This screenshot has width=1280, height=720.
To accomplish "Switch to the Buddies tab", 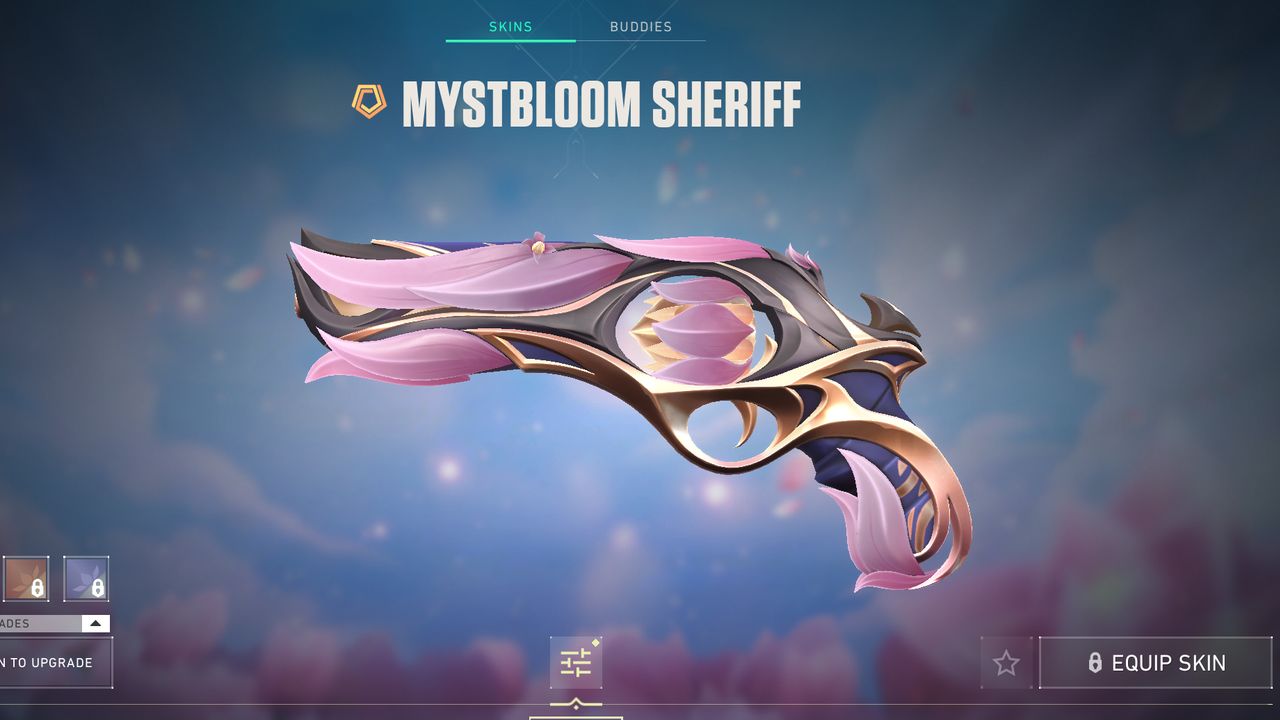I will click(641, 27).
